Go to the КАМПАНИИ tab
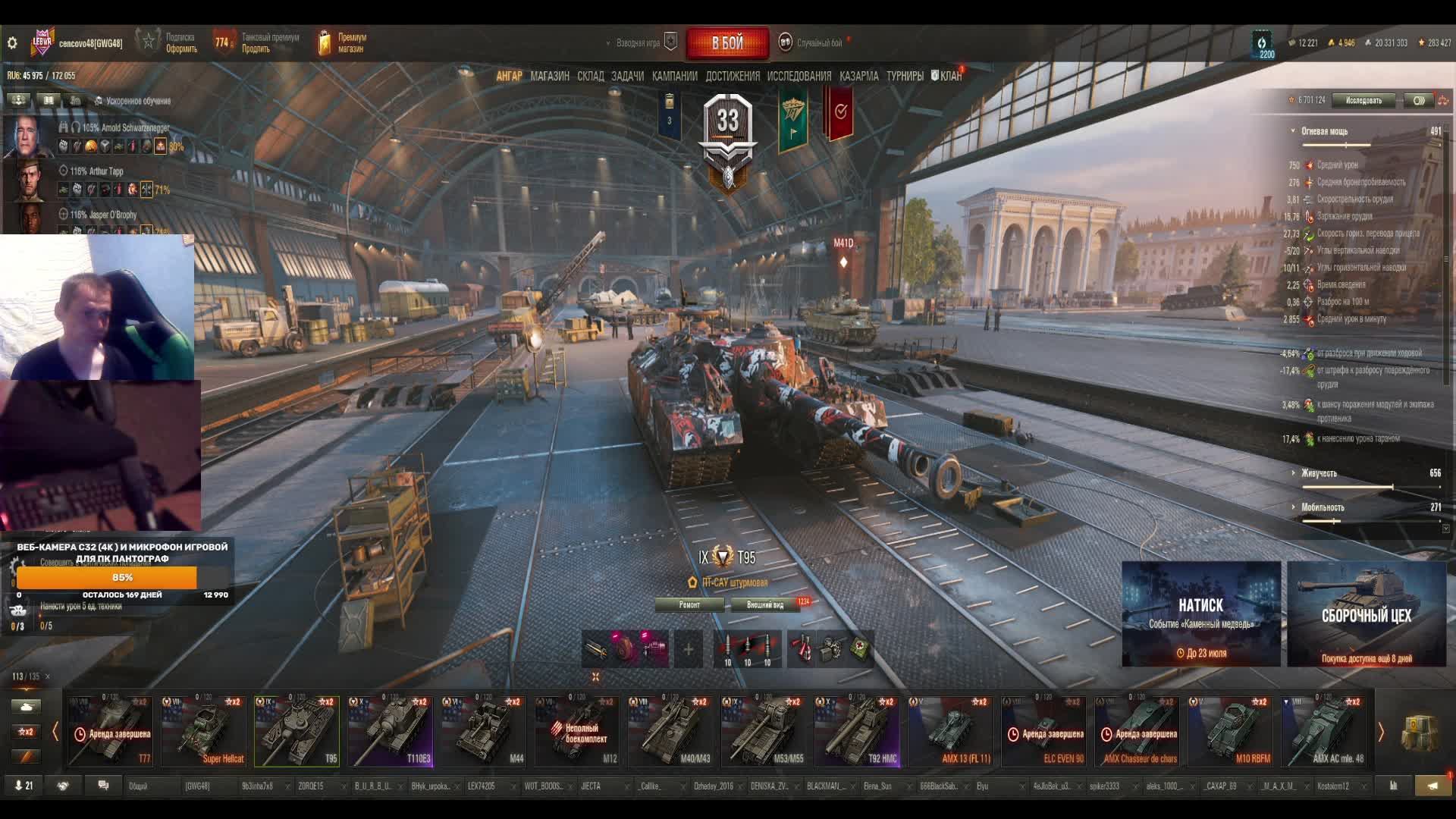The height and width of the screenshot is (819, 1456). [674, 76]
